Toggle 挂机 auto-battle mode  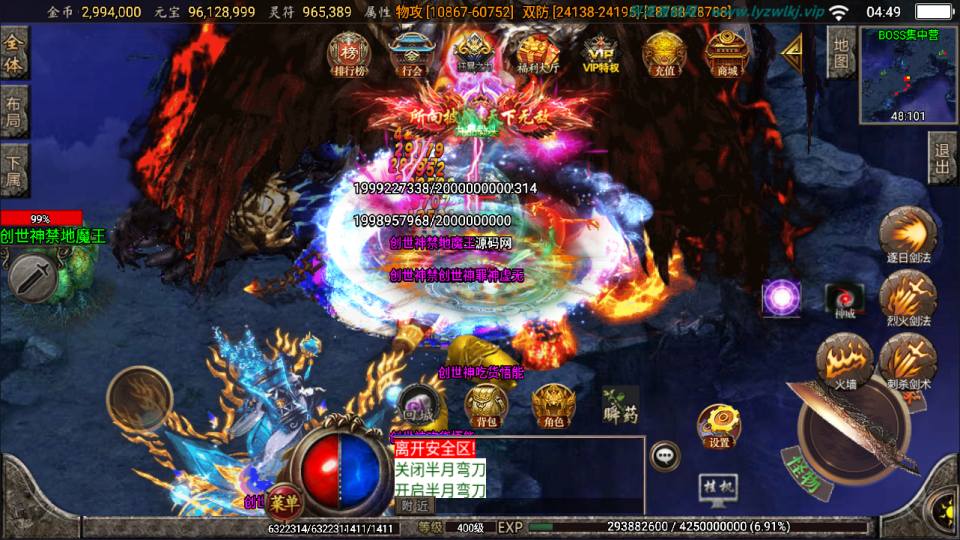click(718, 489)
